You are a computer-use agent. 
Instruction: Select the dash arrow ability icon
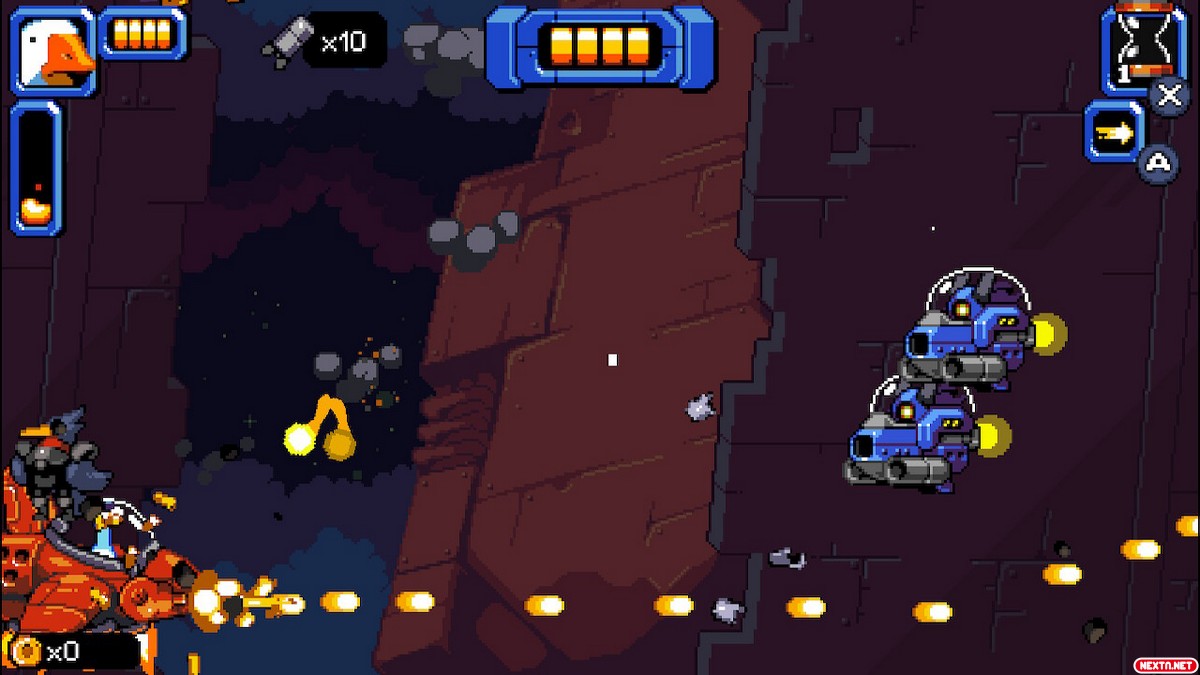(1115, 131)
